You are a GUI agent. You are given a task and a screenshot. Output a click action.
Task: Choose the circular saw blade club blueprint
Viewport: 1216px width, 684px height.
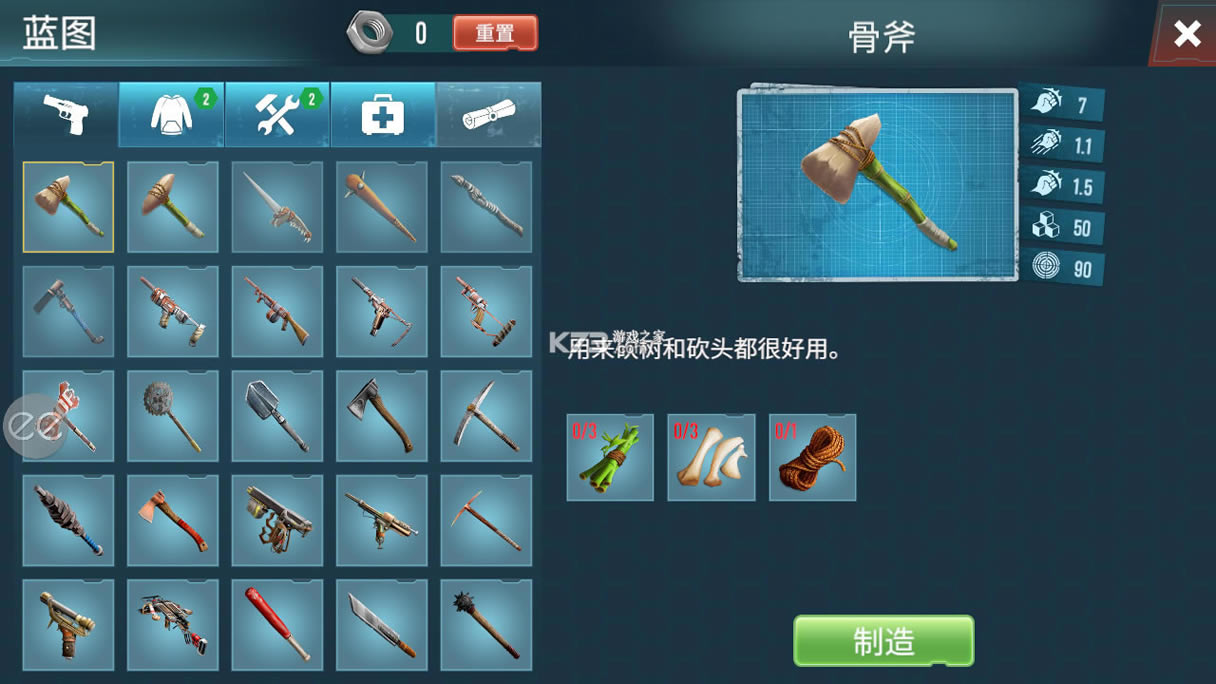pos(173,416)
